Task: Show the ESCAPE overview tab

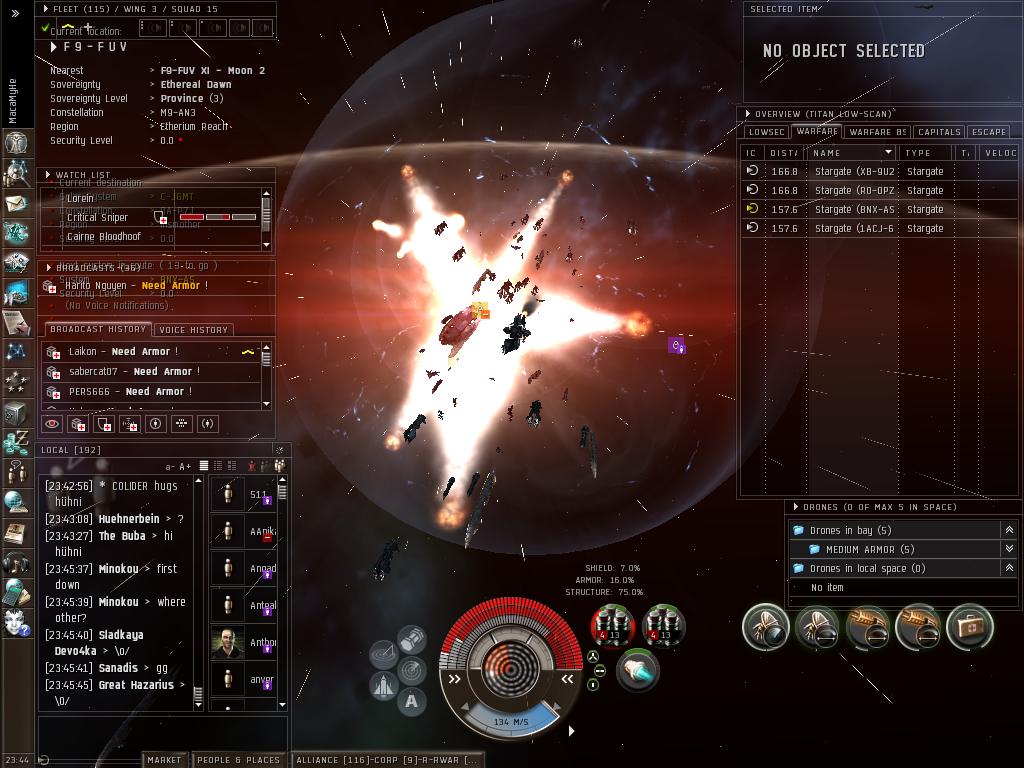Action: coord(988,132)
